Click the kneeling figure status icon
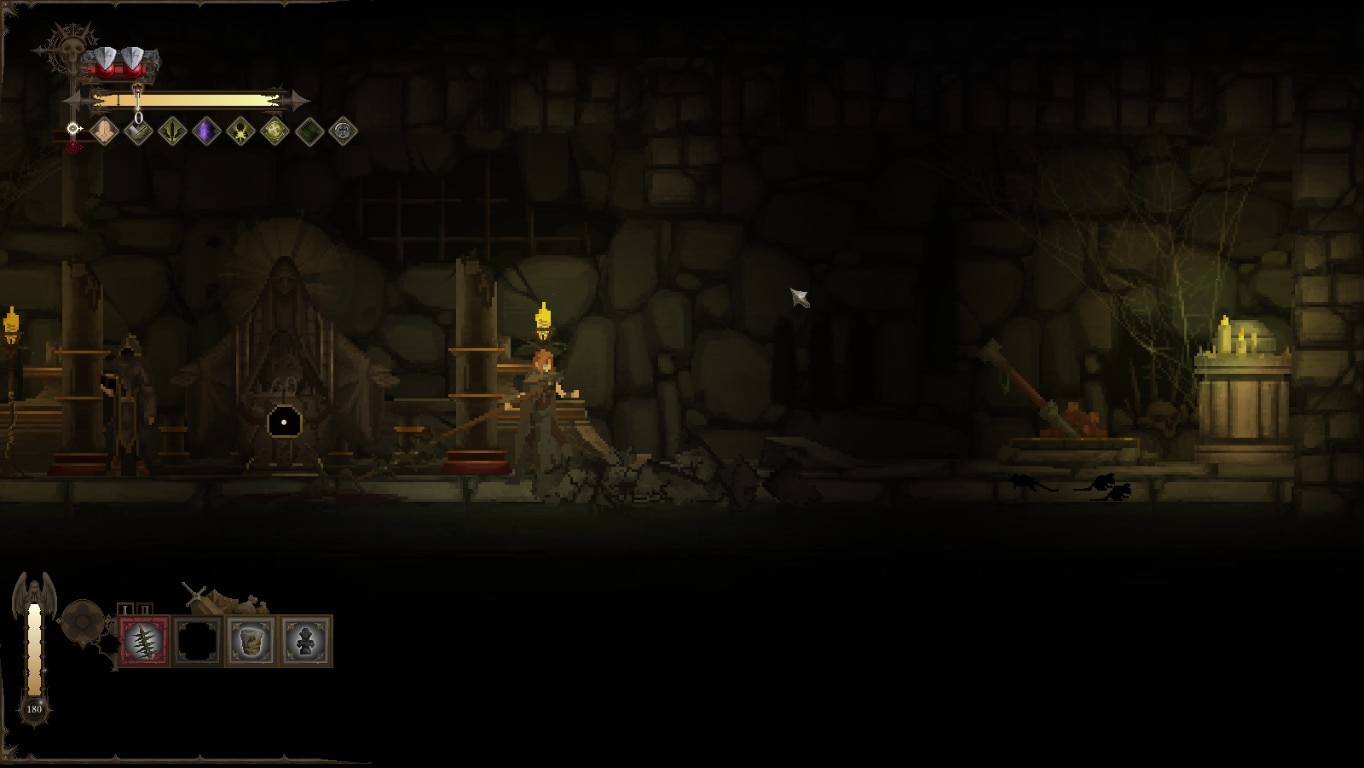 (x=104, y=131)
